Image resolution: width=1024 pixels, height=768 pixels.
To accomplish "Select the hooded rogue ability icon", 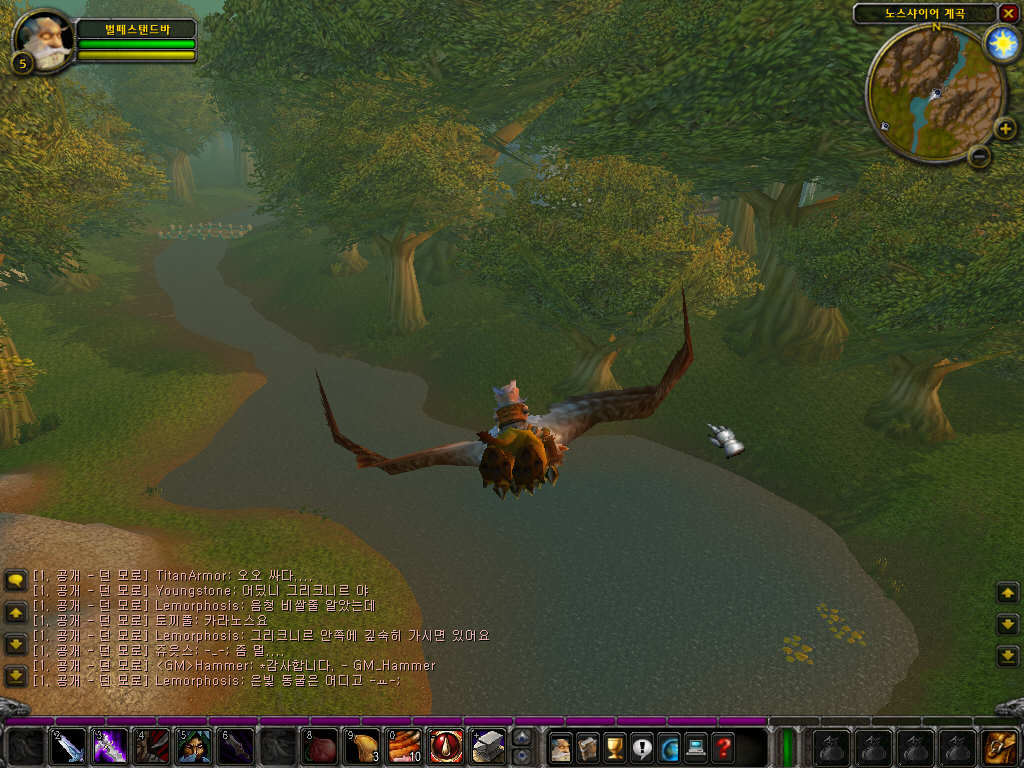I will (x=194, y=747).
